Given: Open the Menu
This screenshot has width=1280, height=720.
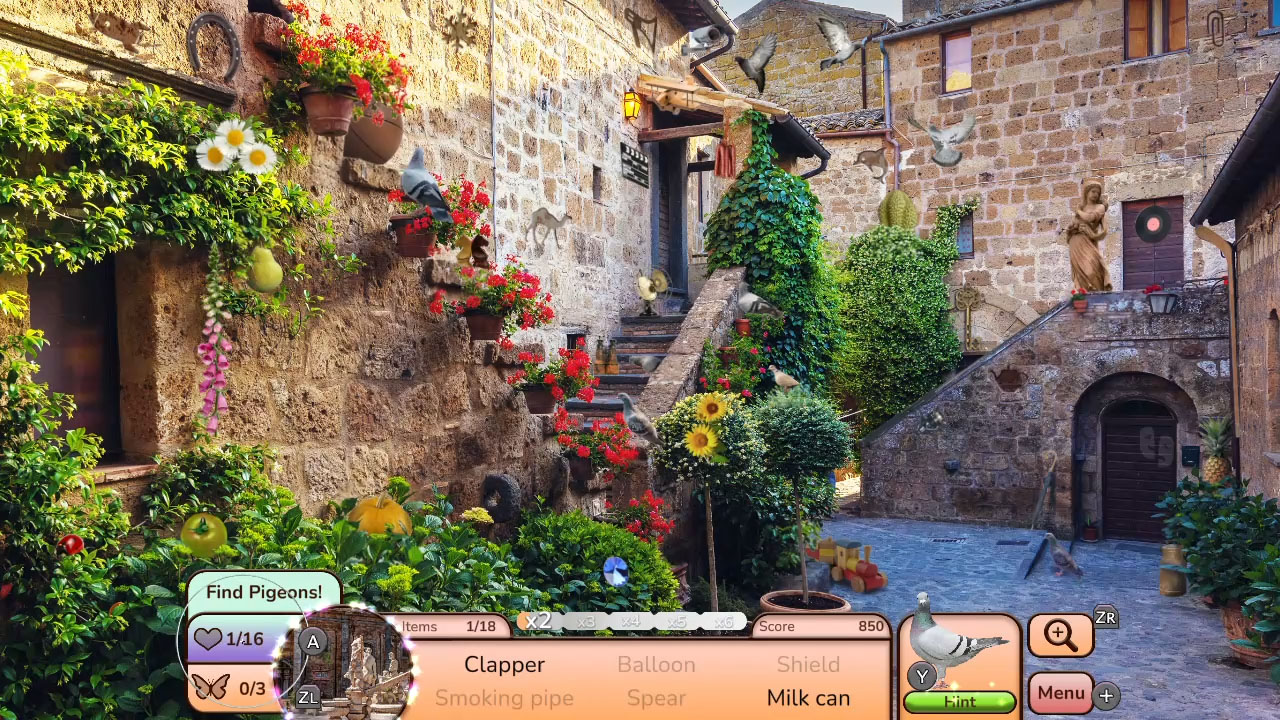Looking at the screenshot, I should 1060,692.
